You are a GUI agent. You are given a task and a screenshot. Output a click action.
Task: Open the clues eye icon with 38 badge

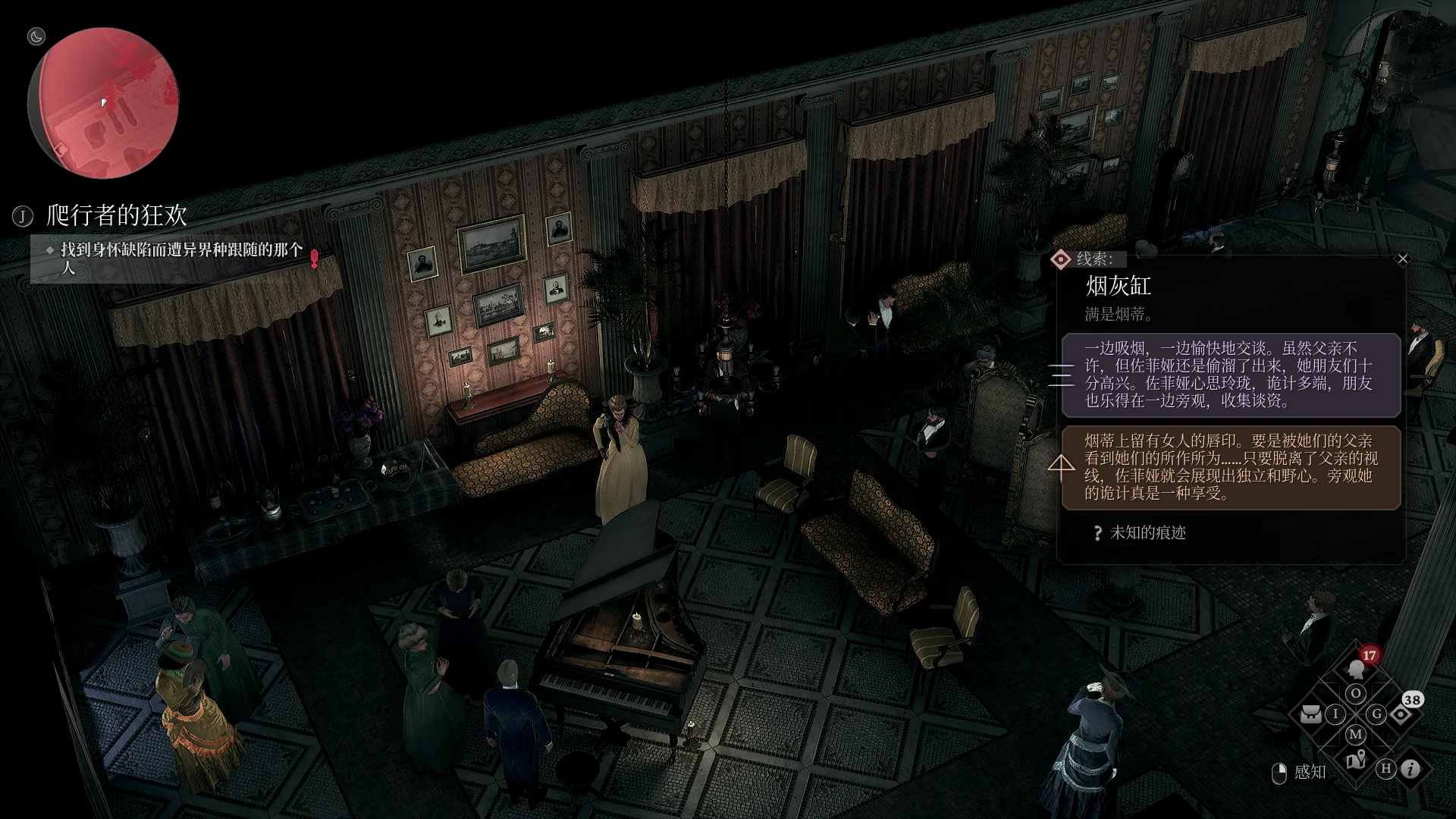coord(1400,714)
